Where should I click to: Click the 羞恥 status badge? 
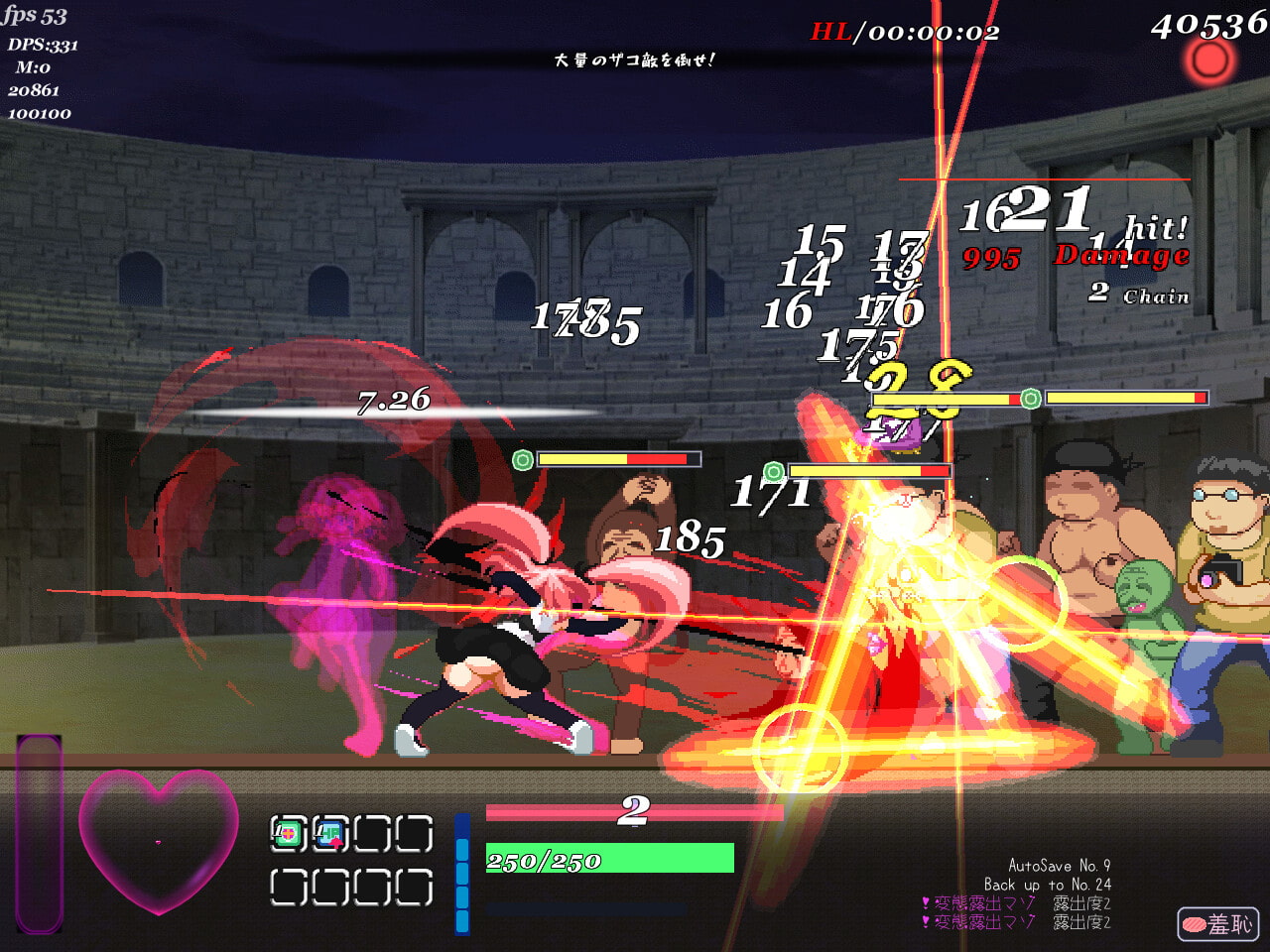click(1217, 924)
